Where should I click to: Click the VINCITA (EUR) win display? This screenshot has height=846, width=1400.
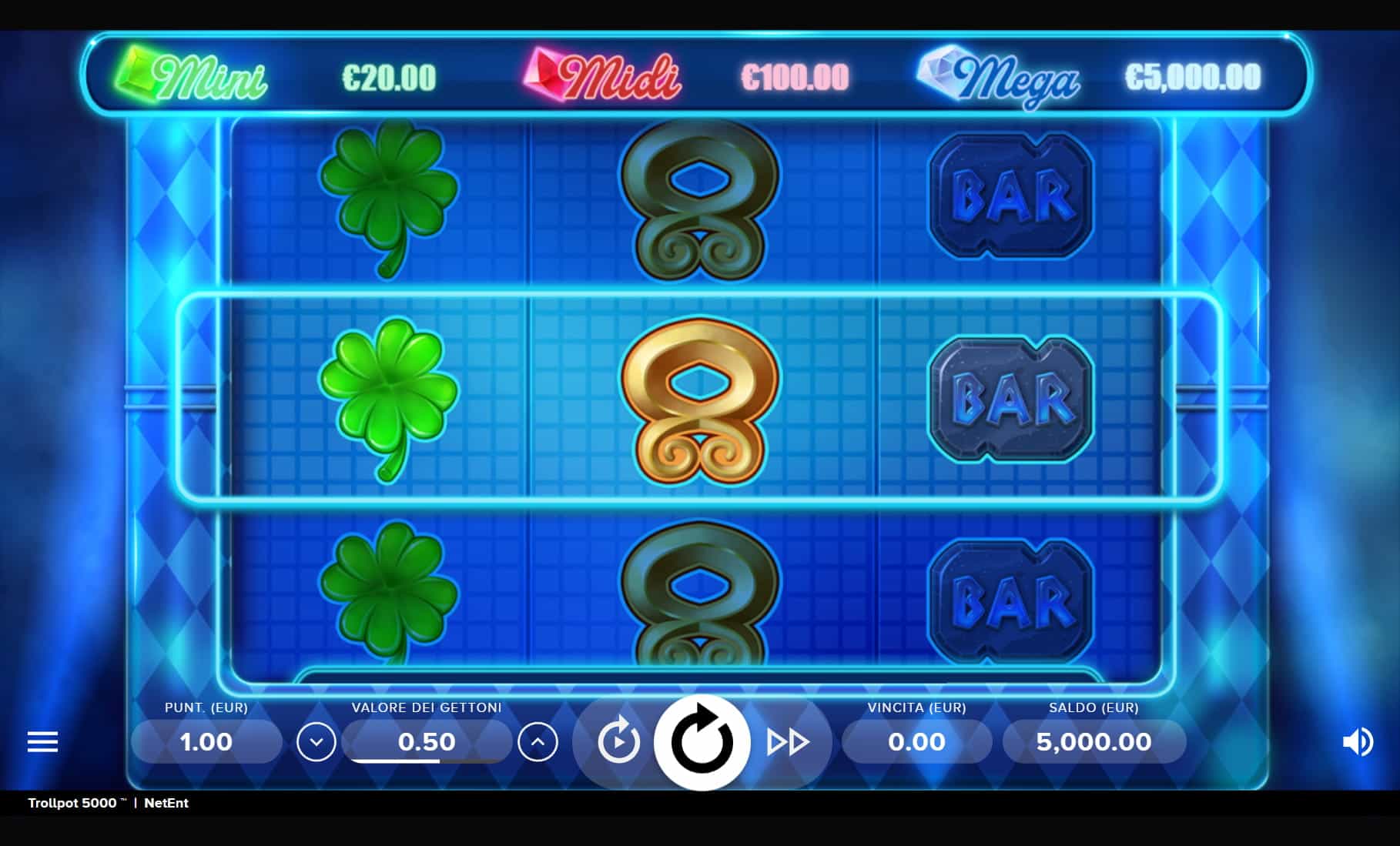pos(916,741)
